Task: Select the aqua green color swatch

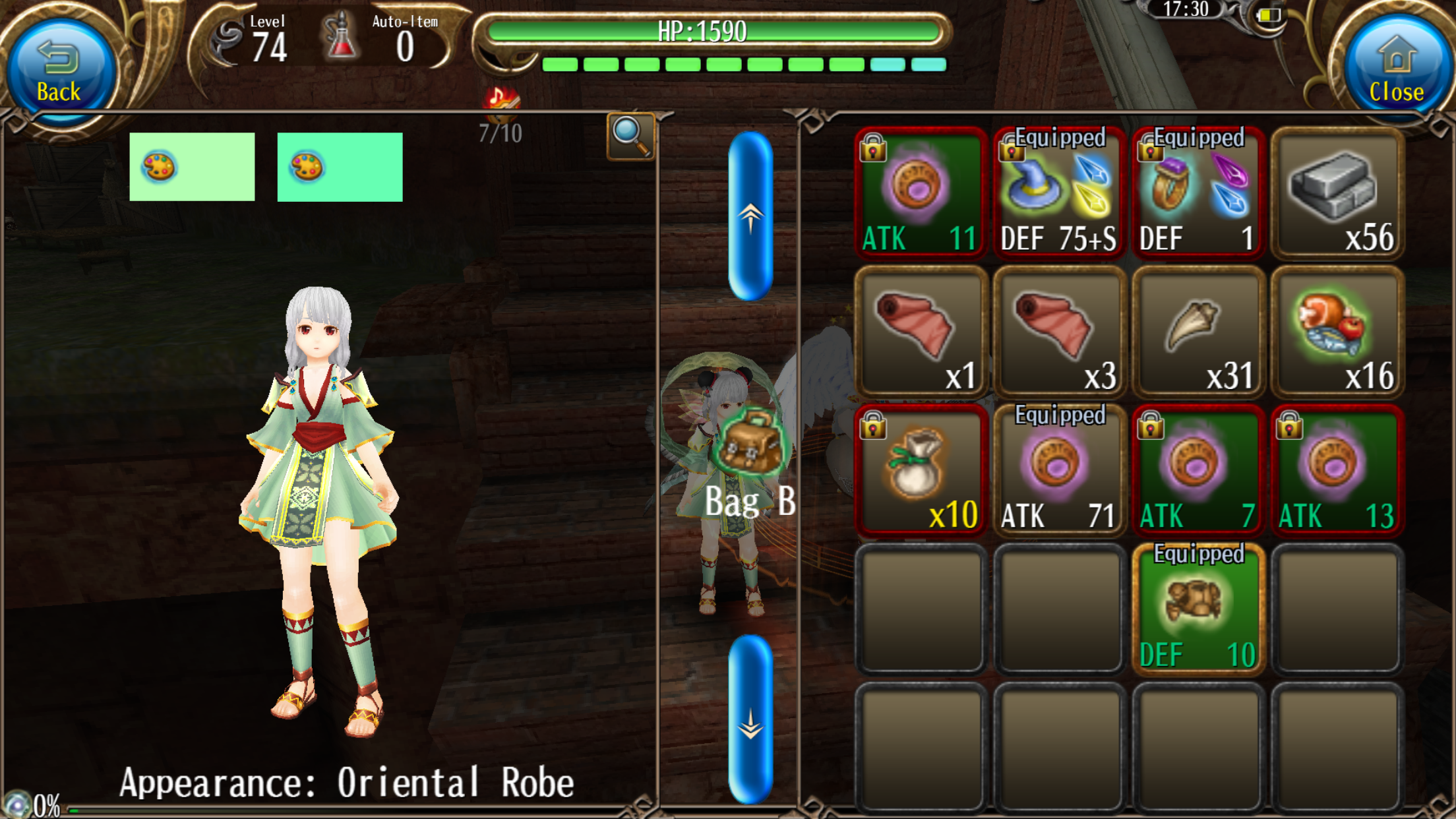Action: coord(340,167)
